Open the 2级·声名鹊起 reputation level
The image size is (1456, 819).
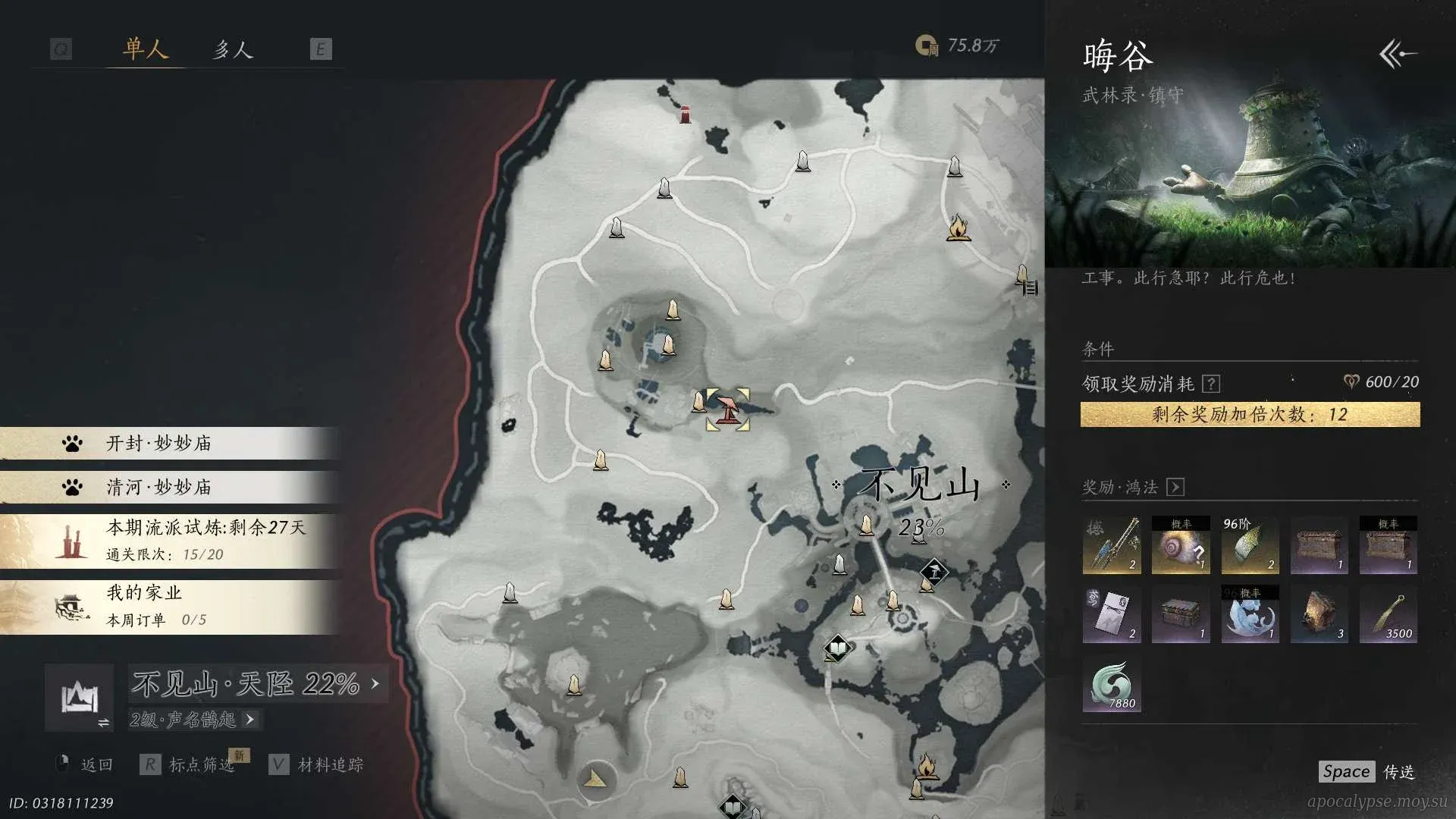pos(193,719)
